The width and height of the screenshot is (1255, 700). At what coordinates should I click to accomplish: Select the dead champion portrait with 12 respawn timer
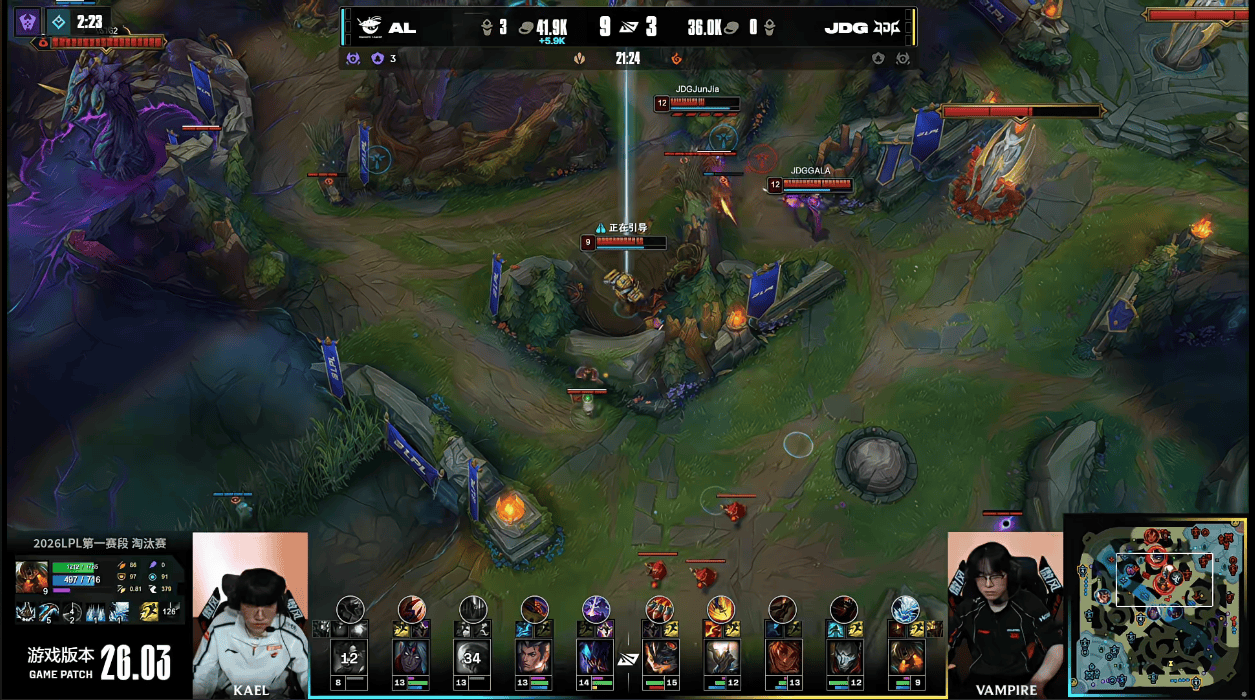(349, 658)
